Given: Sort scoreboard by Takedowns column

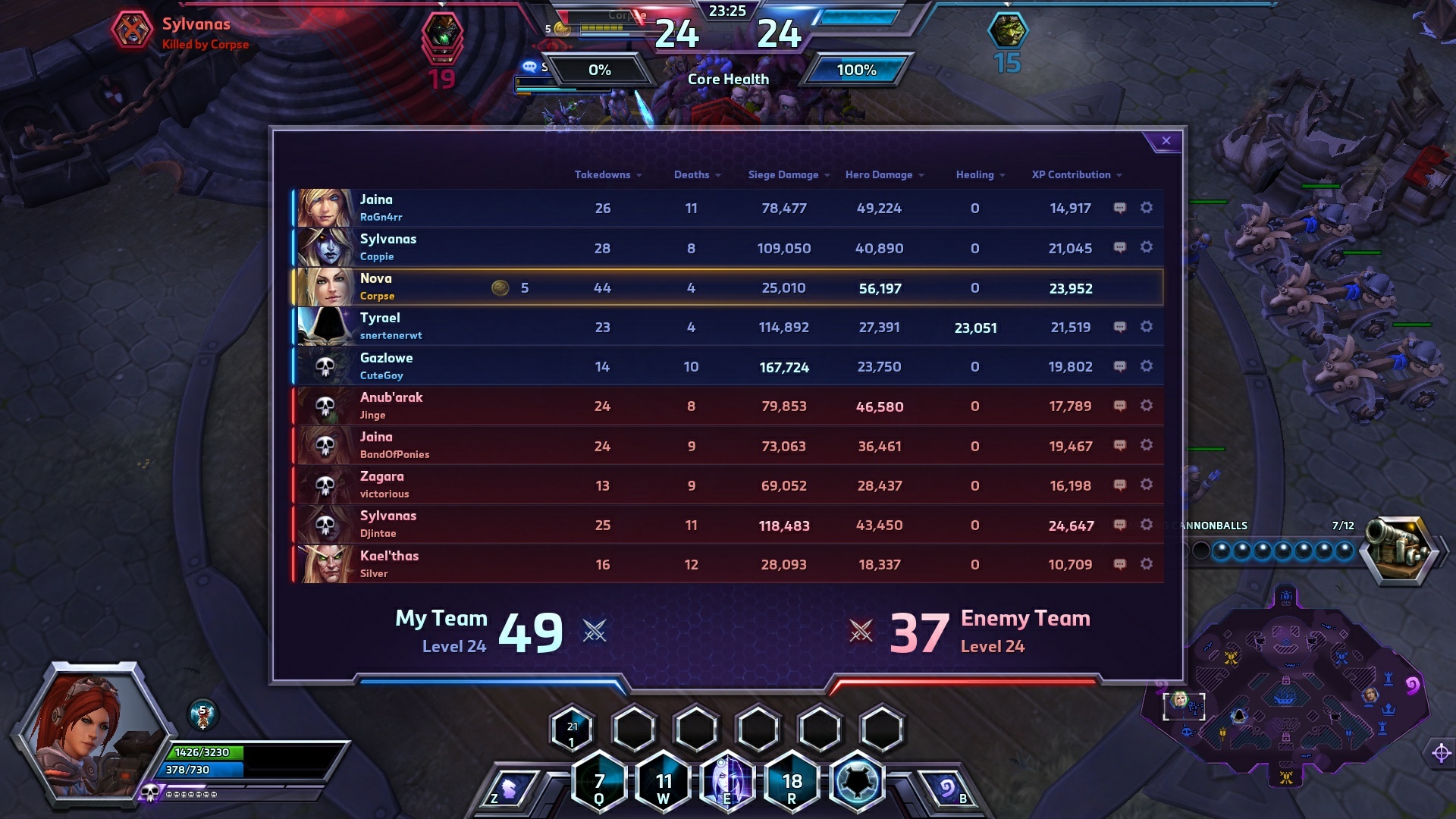Looking at the screenshot, I should [607, 175].
